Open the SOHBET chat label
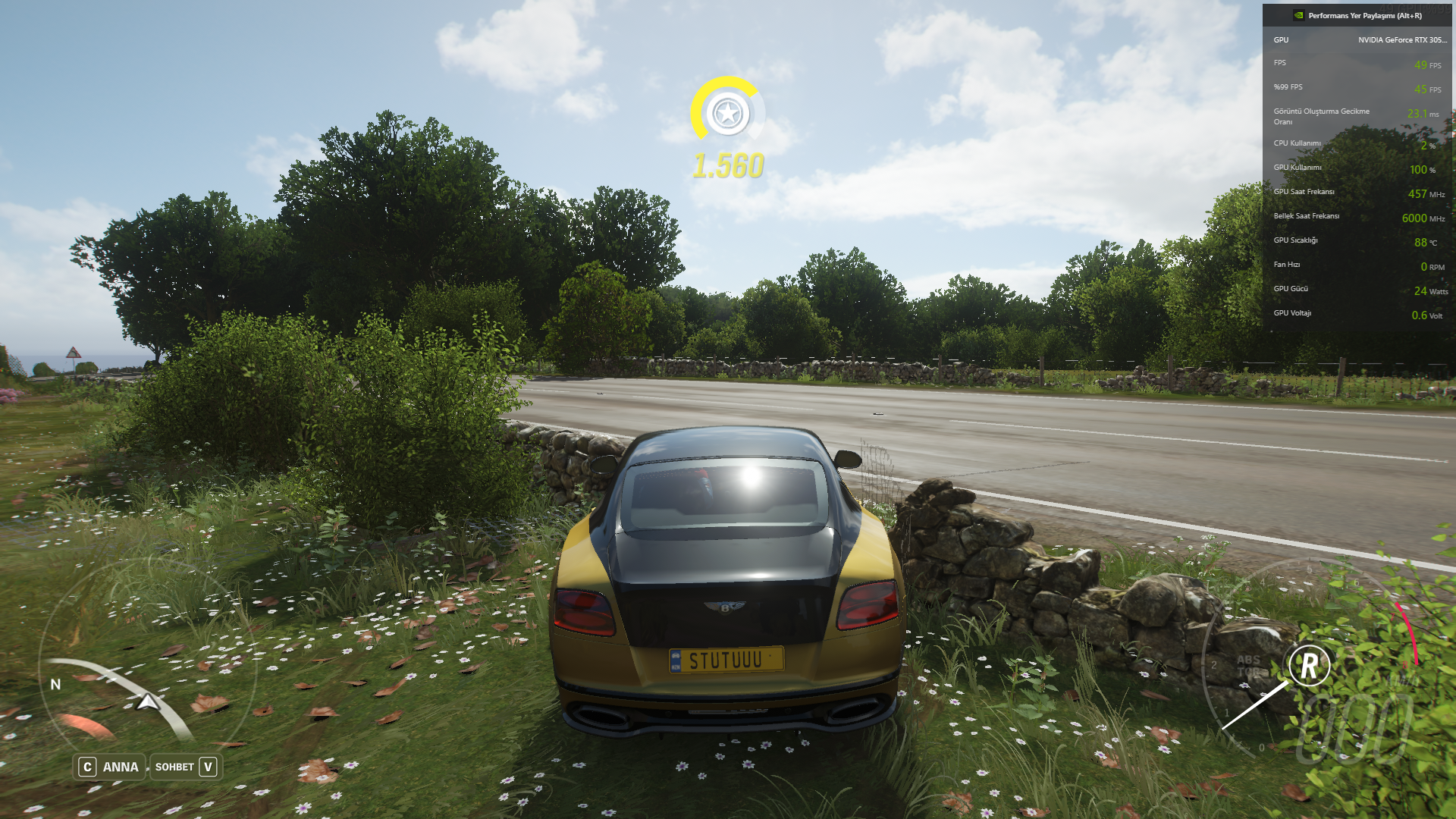 click(174, 767)
